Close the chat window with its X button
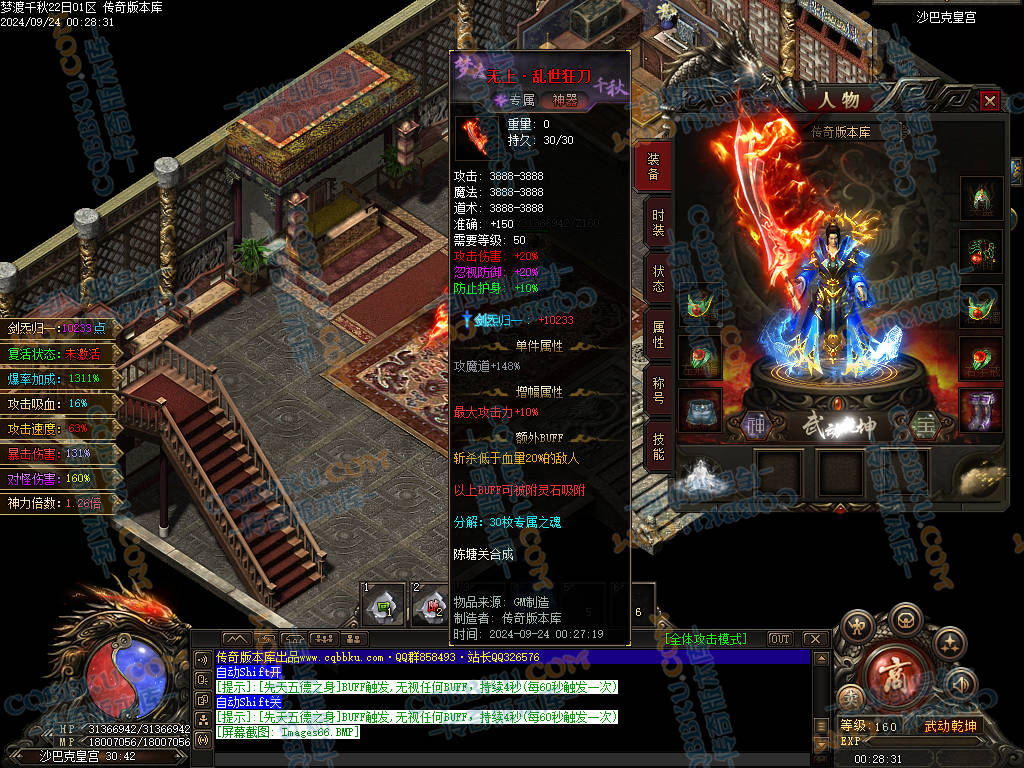This screenshot has height=768, width=1024. click(x=815, y=639)
